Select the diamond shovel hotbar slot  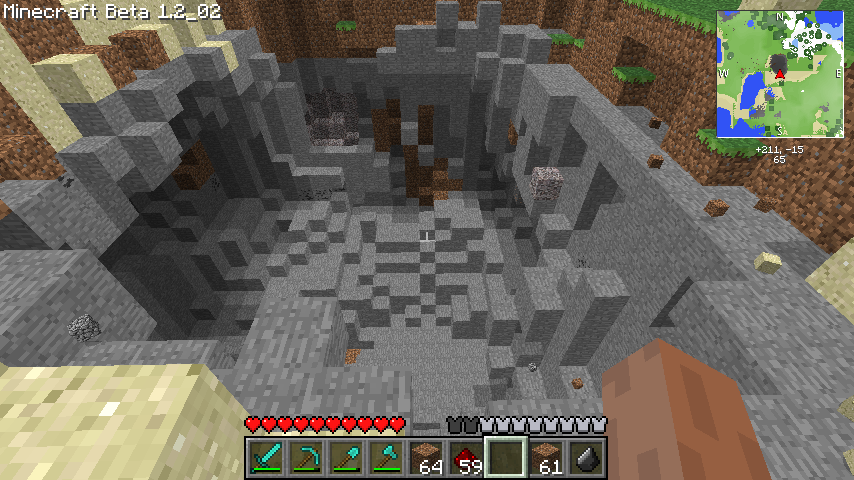coord(345,457)
